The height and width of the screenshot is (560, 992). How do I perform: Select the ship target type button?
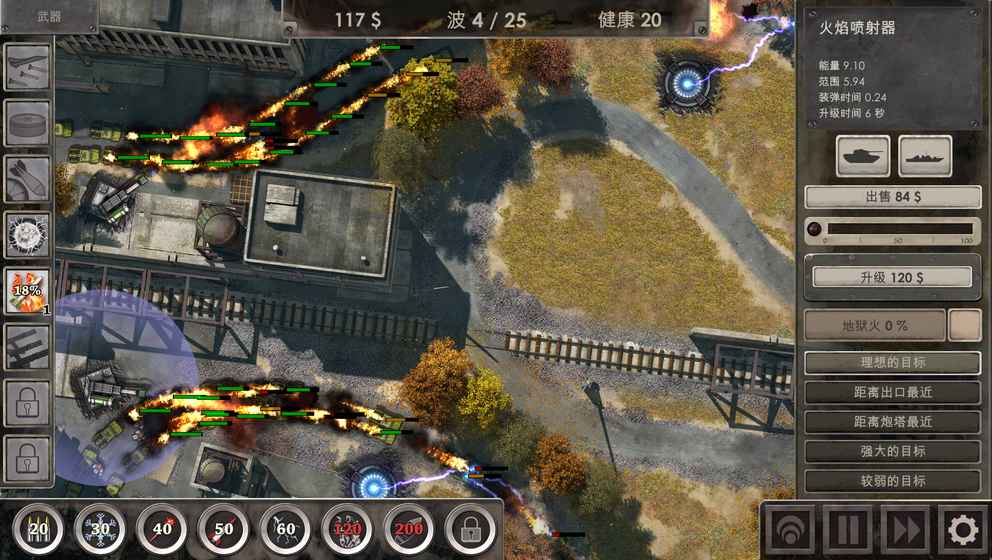coord(924,156)
